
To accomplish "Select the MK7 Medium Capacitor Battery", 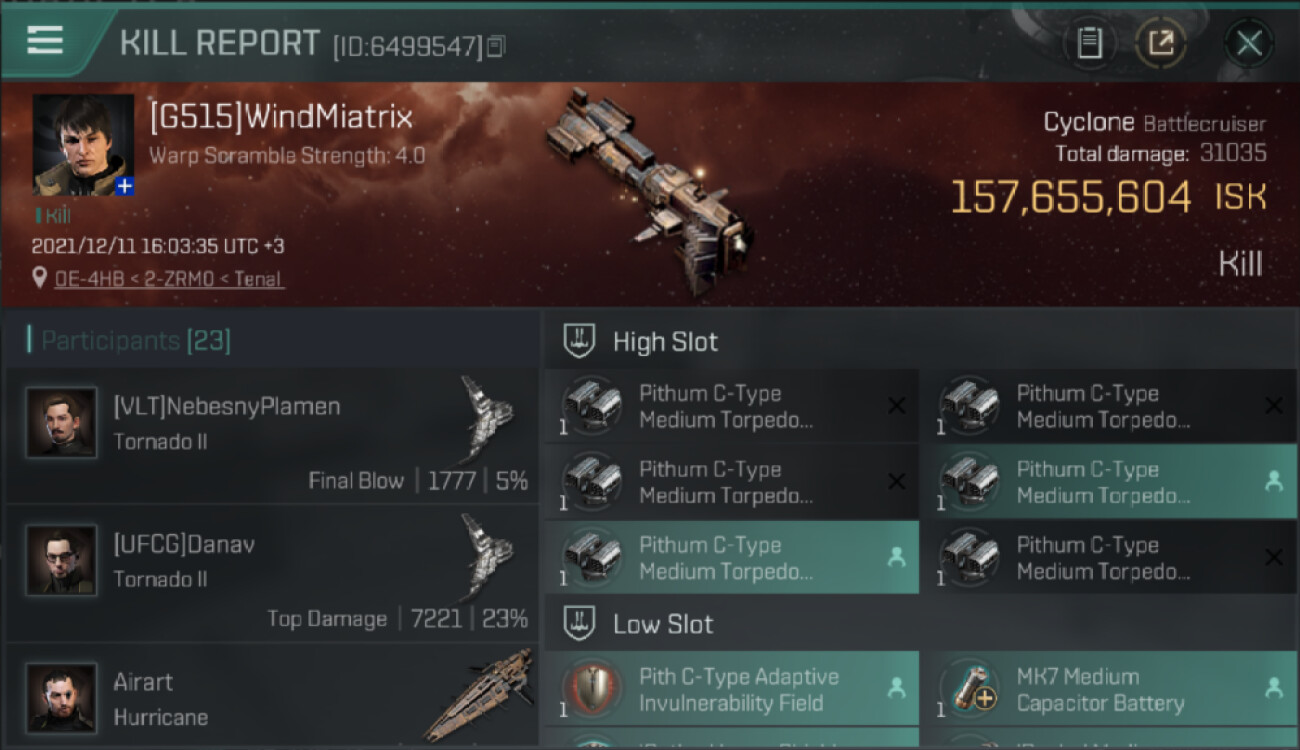I will tap(1108, 689).
